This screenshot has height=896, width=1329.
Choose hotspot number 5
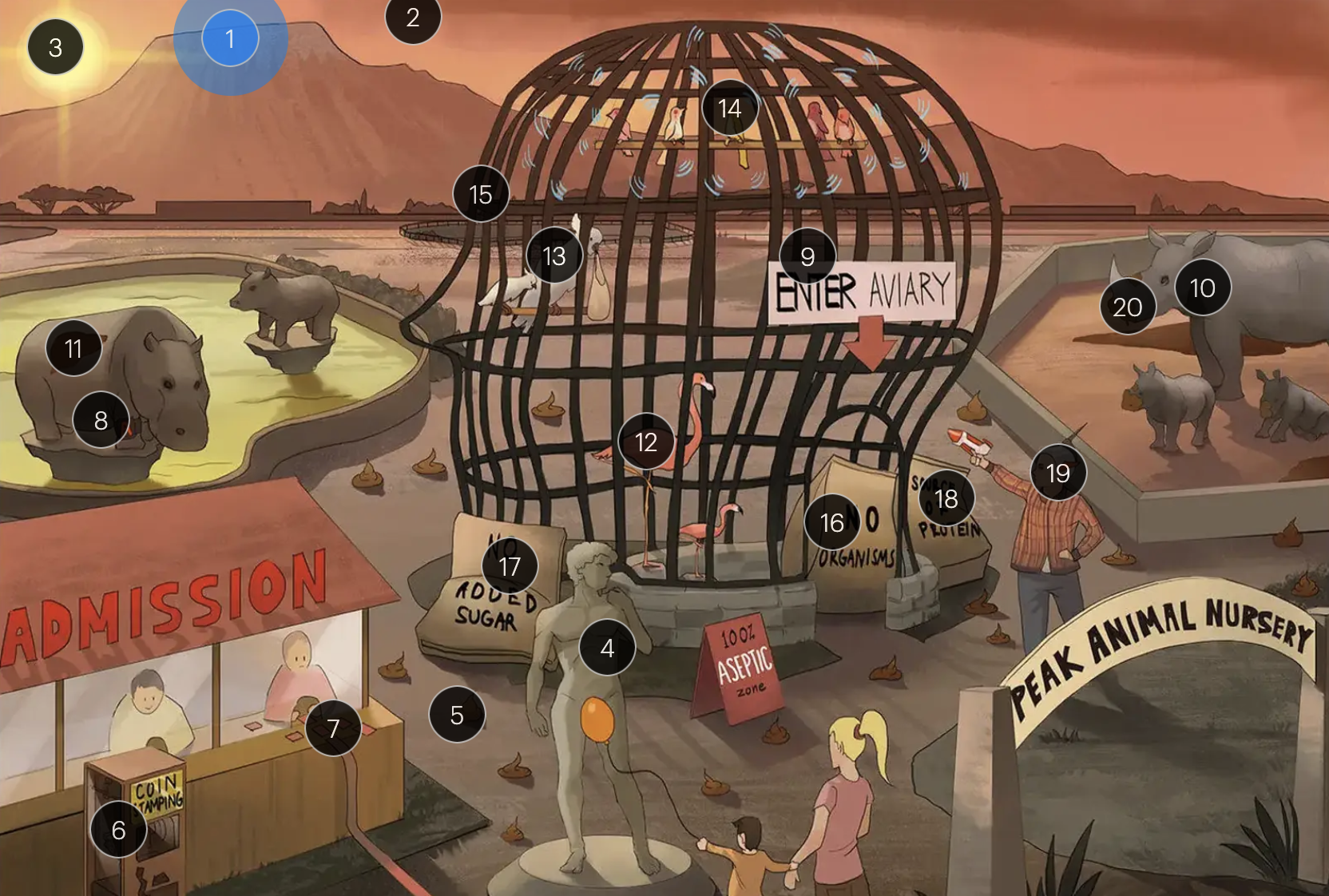pos(457,715)
